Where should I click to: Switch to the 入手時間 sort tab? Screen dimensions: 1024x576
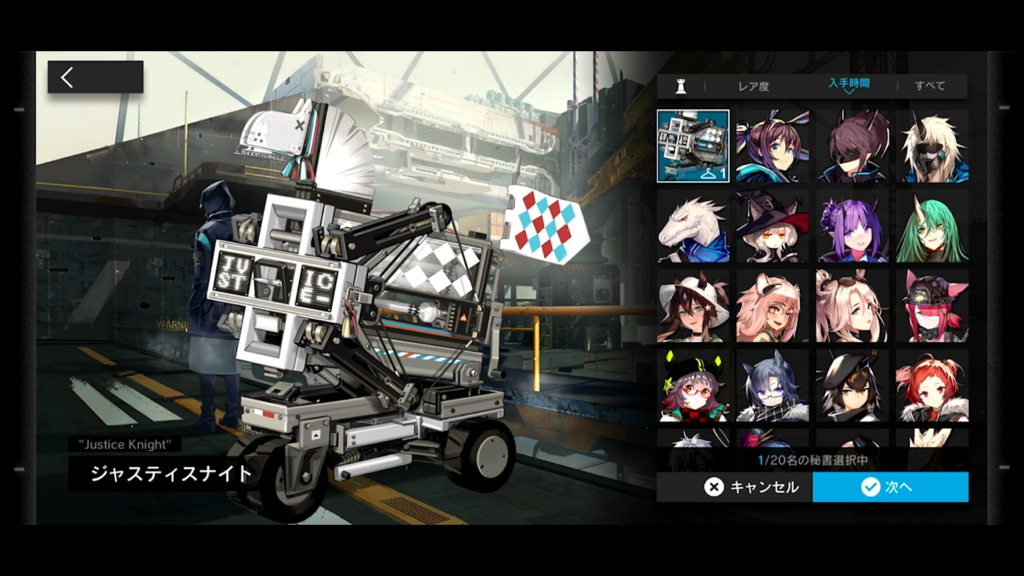(x=848, y=84)
